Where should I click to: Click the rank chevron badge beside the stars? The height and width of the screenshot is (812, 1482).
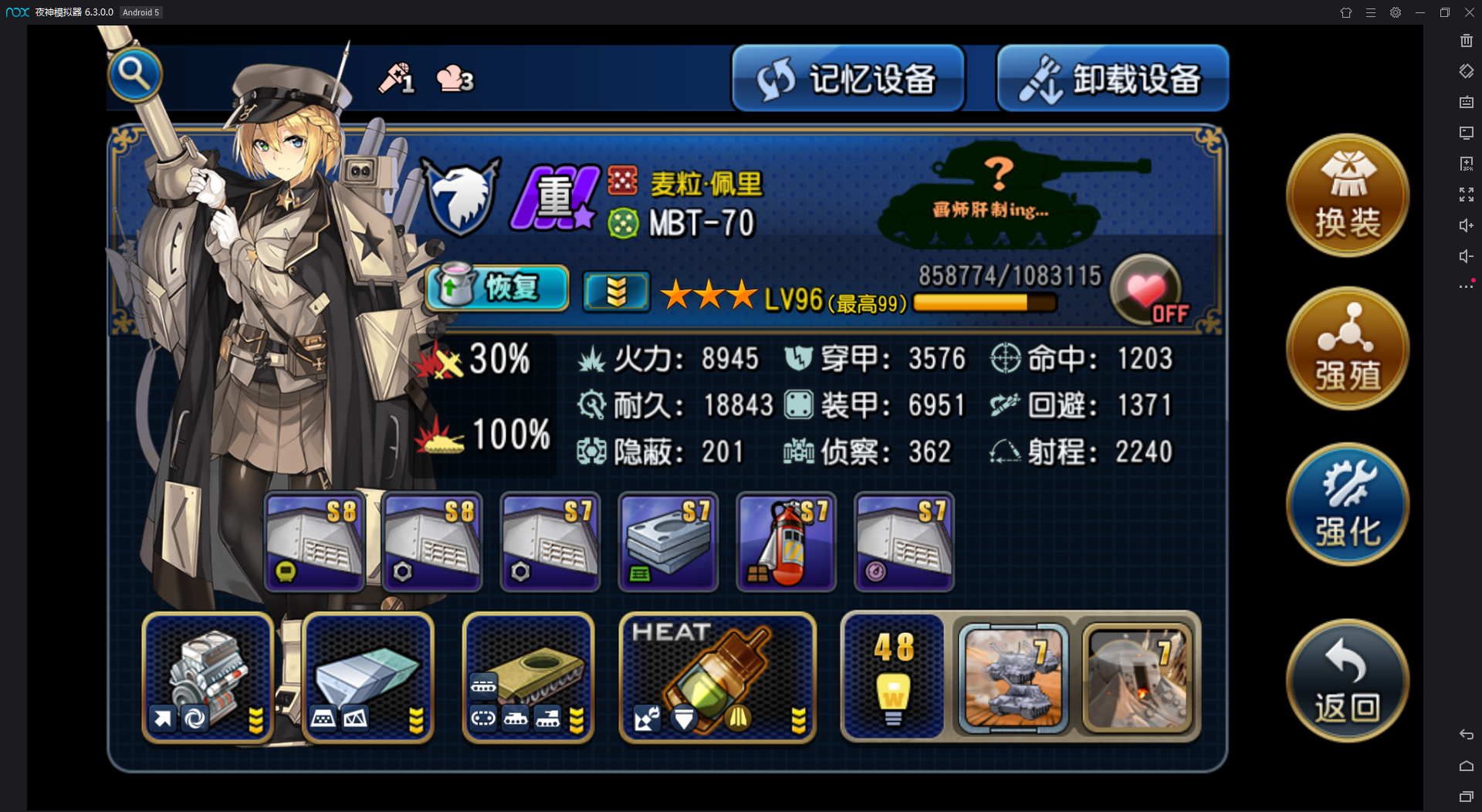(x=616, y=291)
